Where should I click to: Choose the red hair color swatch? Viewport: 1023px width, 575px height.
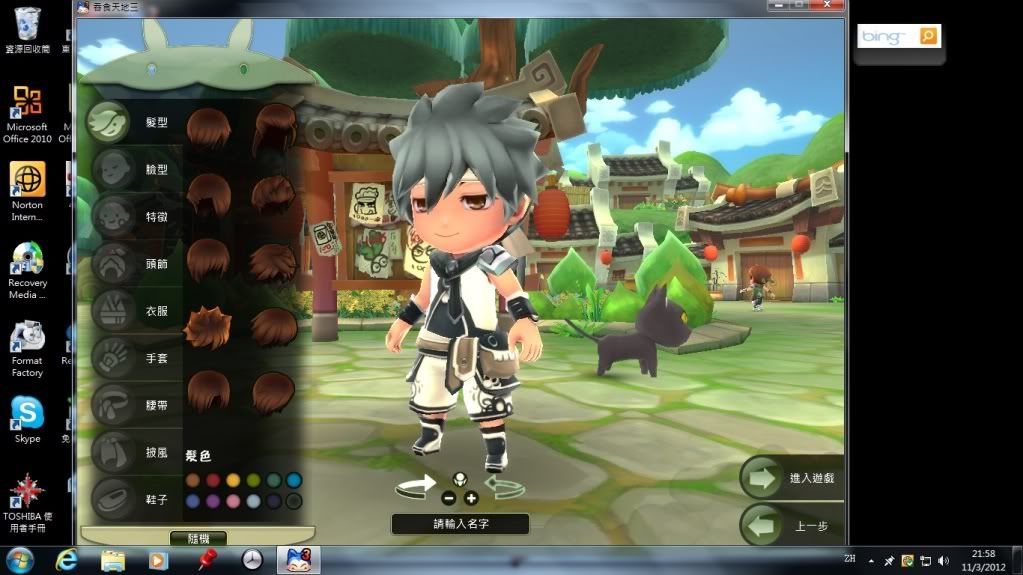point(213,481)
